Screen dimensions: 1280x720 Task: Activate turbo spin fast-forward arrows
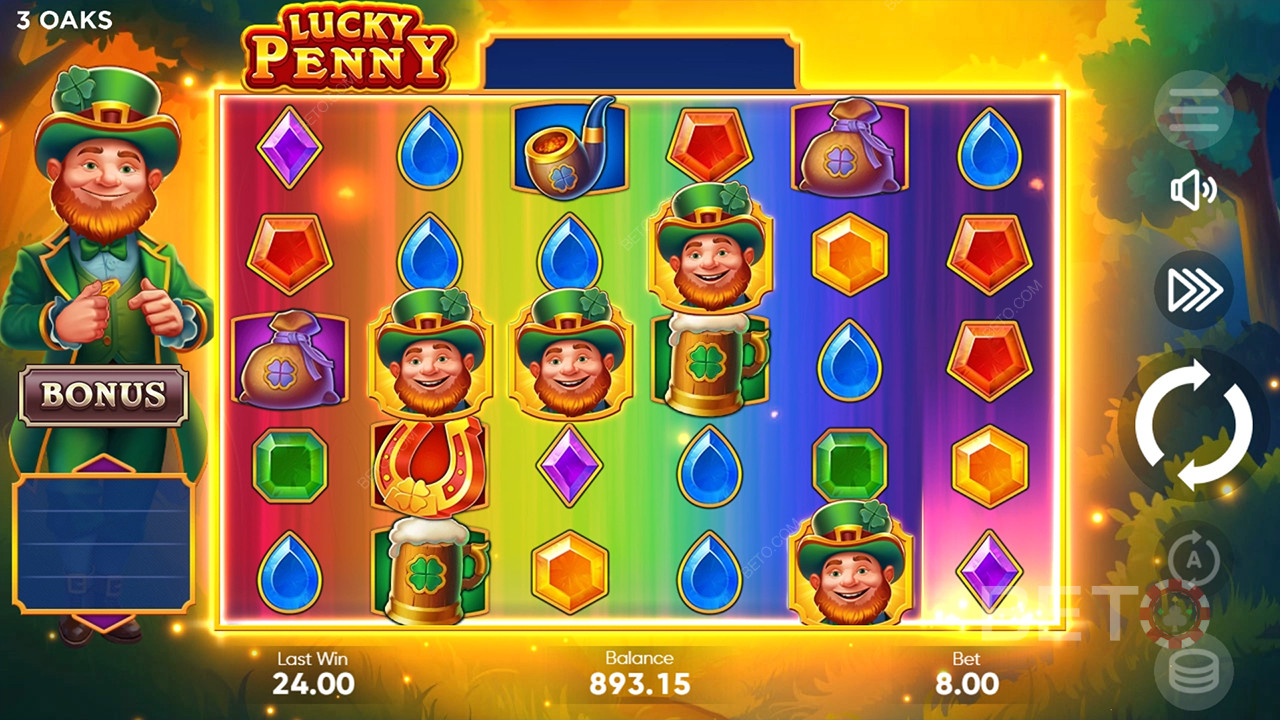(x=1194, y=289)
